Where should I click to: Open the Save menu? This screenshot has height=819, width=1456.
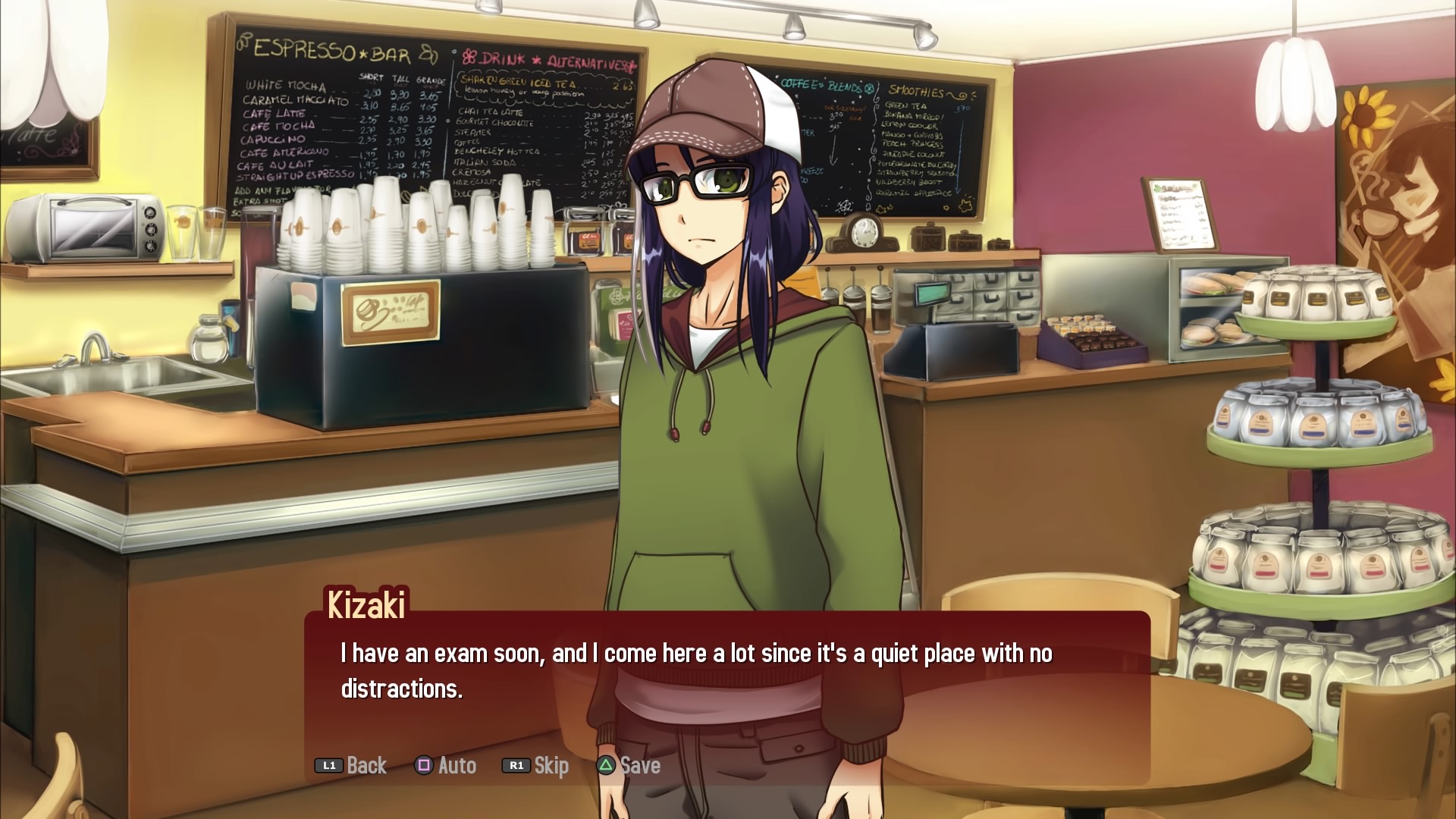(629, 765)
